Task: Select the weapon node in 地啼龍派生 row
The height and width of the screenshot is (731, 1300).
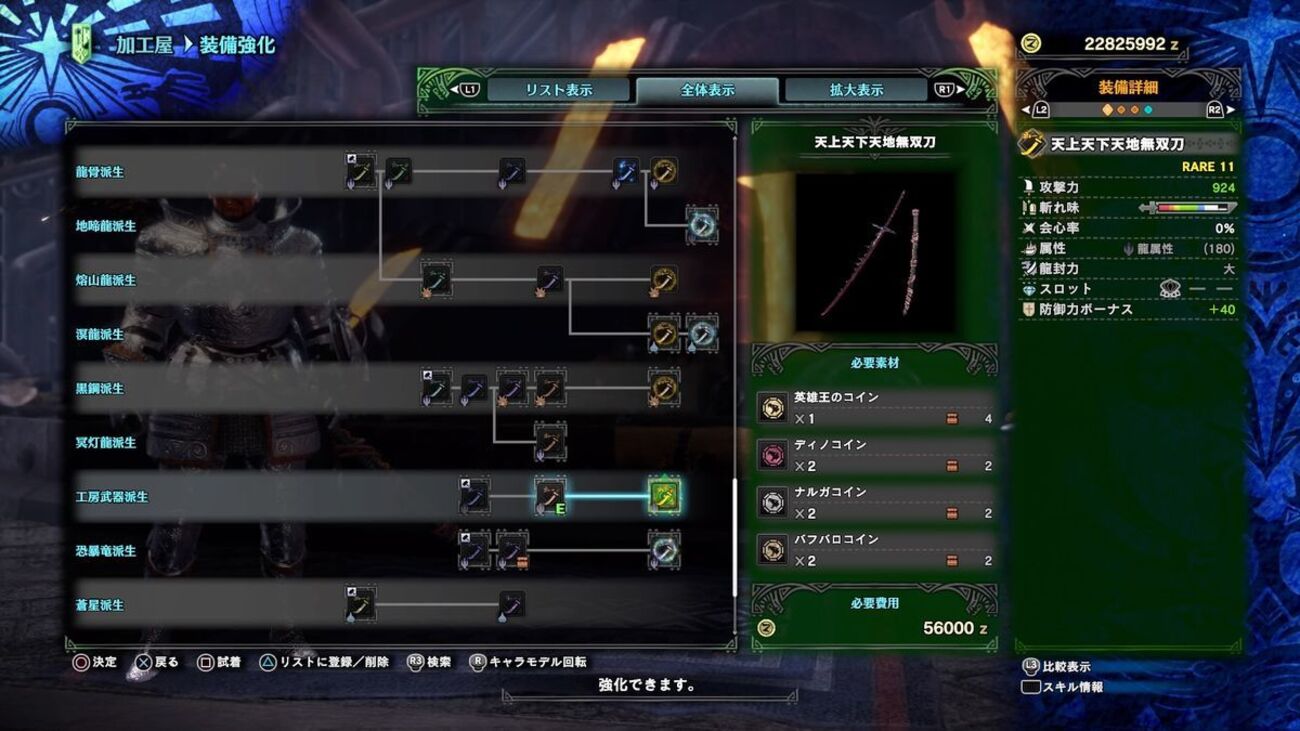Action: coord(702,226)
